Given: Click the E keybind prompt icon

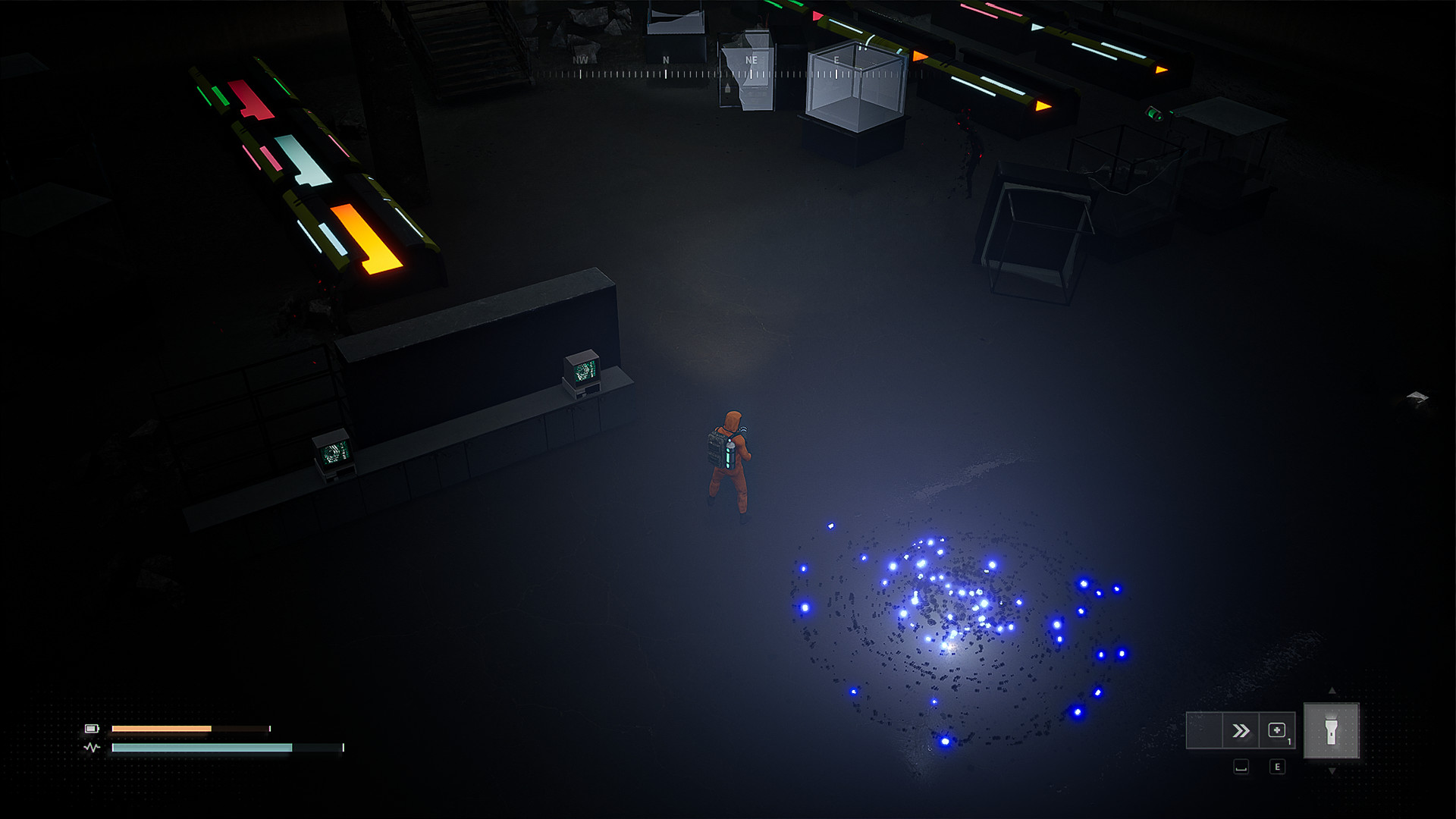Looking at the screenshot, I should click(1278, 767).
